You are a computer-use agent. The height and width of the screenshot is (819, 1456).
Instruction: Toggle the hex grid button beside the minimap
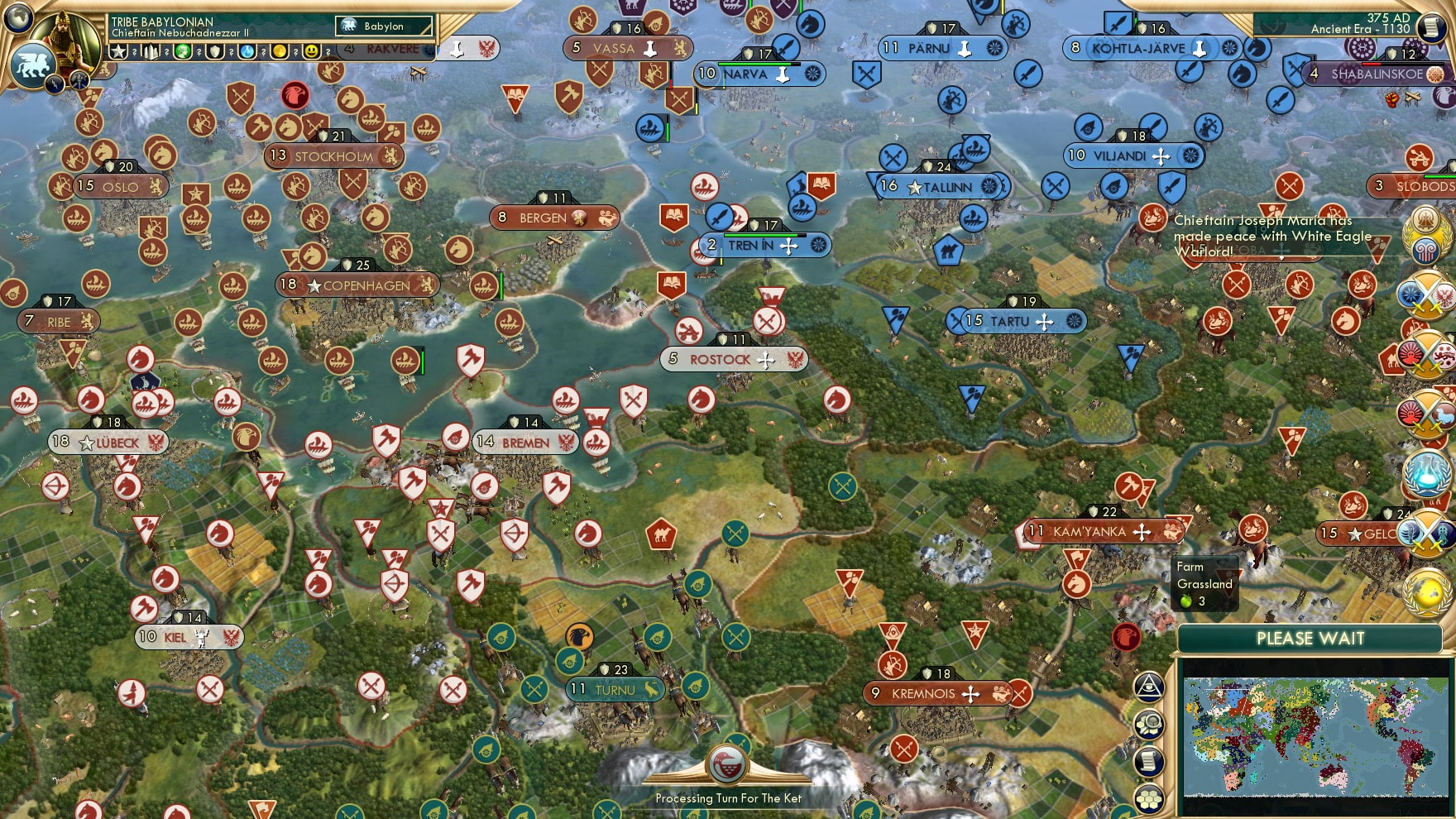pyautogui.click(x=1149, y=798)
